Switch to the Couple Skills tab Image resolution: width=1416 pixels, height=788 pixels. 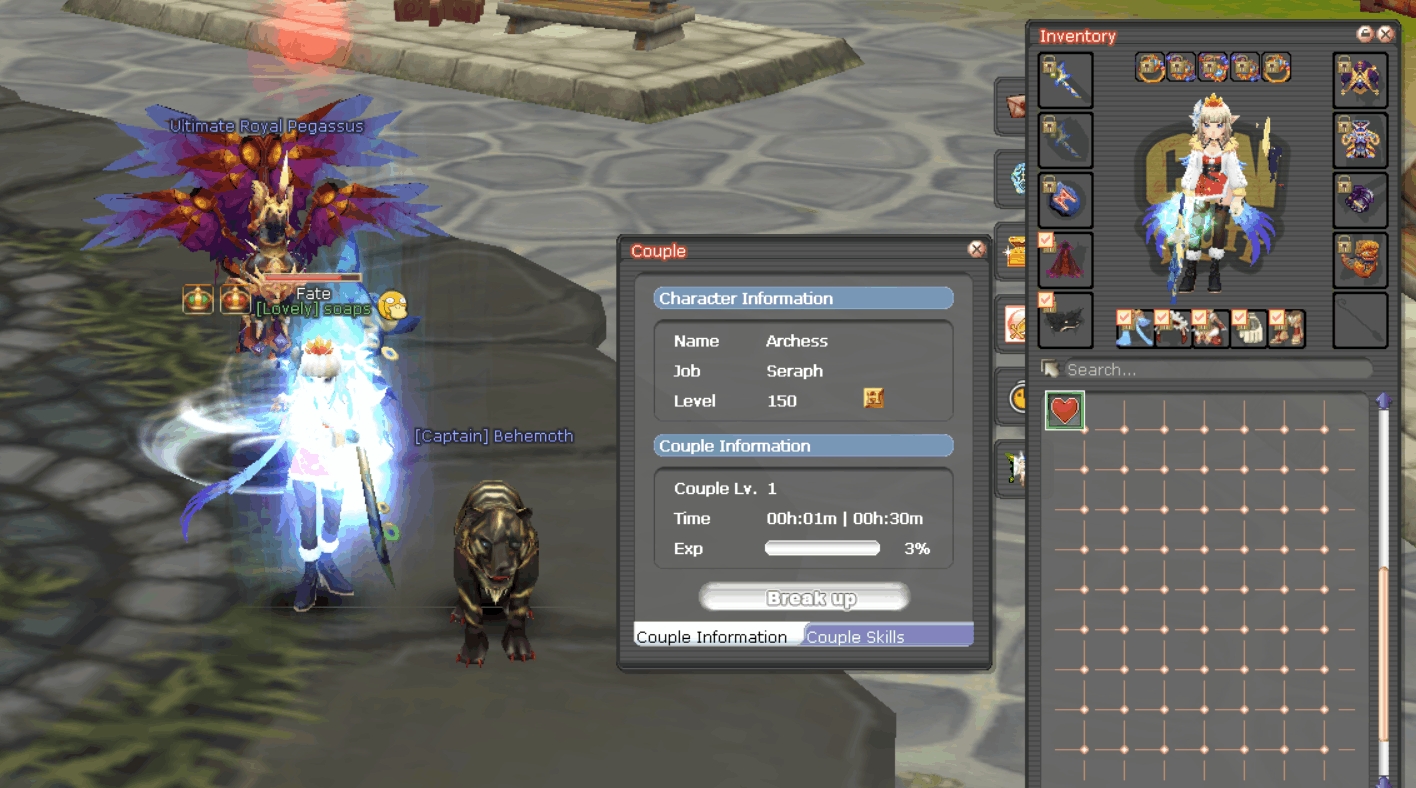coord(888,636)
